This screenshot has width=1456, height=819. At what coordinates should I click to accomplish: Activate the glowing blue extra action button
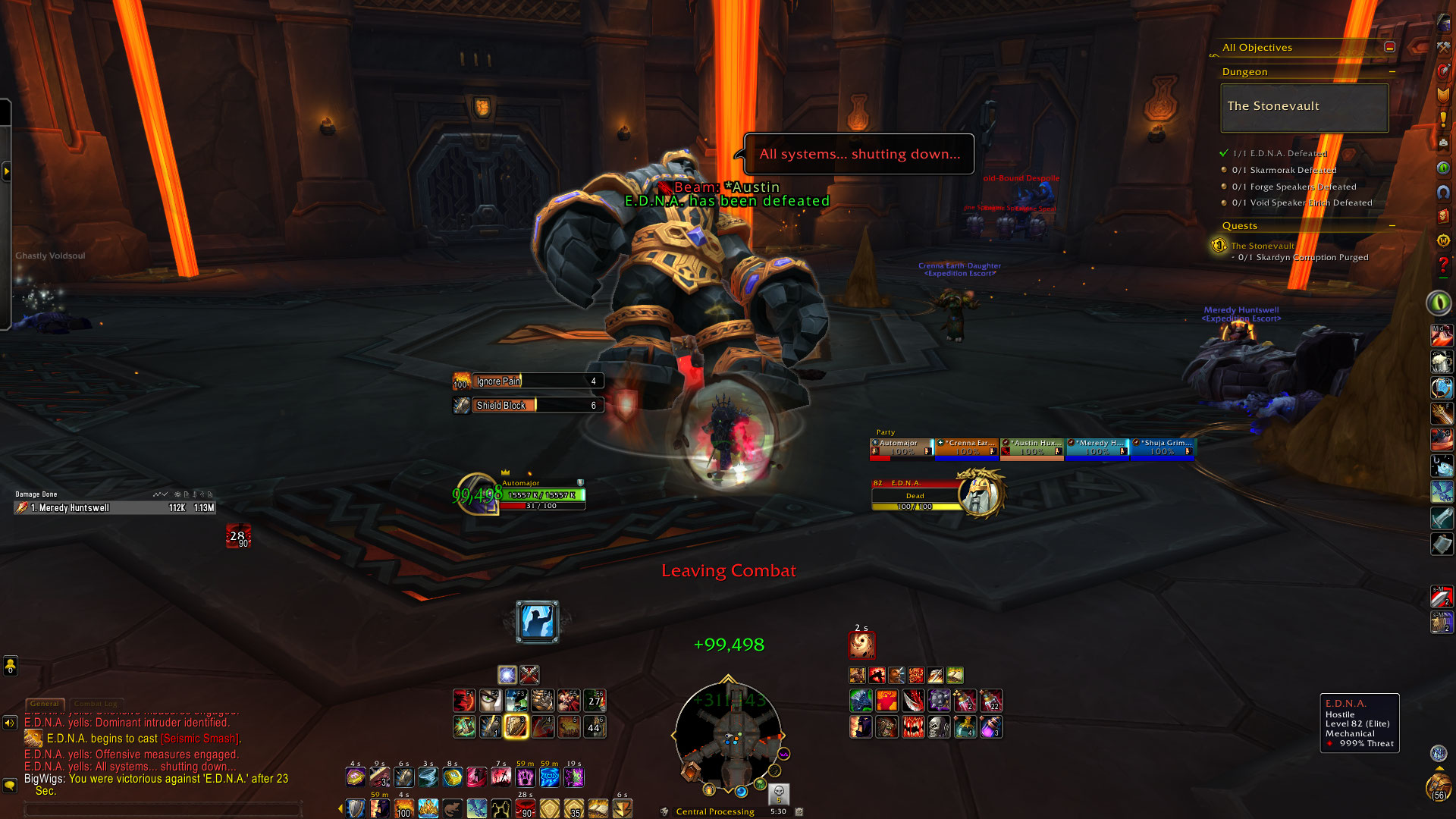pos(537,622)
